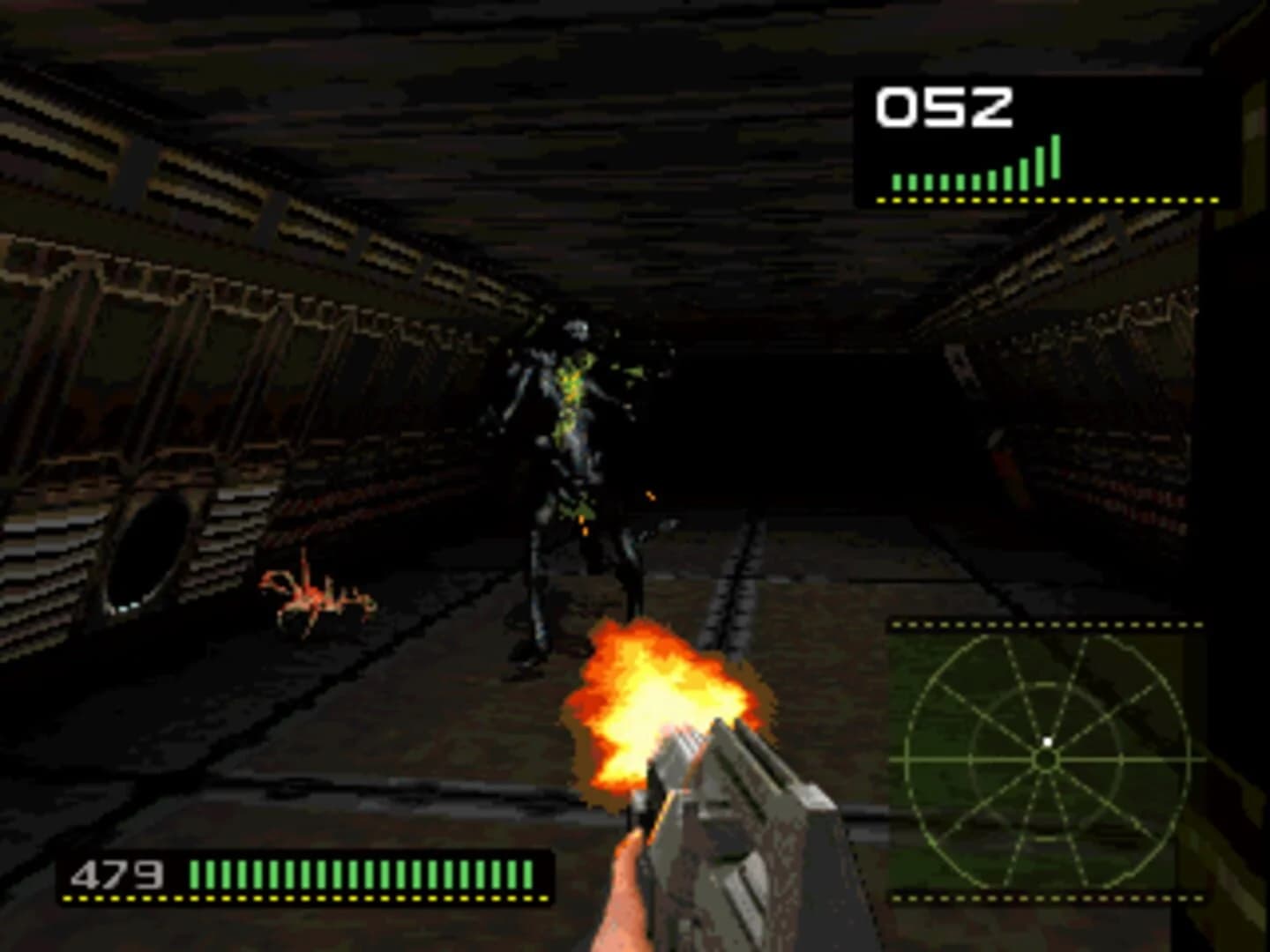Click the shortest bar in the ammo meter
Viewport: 1270px width, 952px height.
point(897,181)
